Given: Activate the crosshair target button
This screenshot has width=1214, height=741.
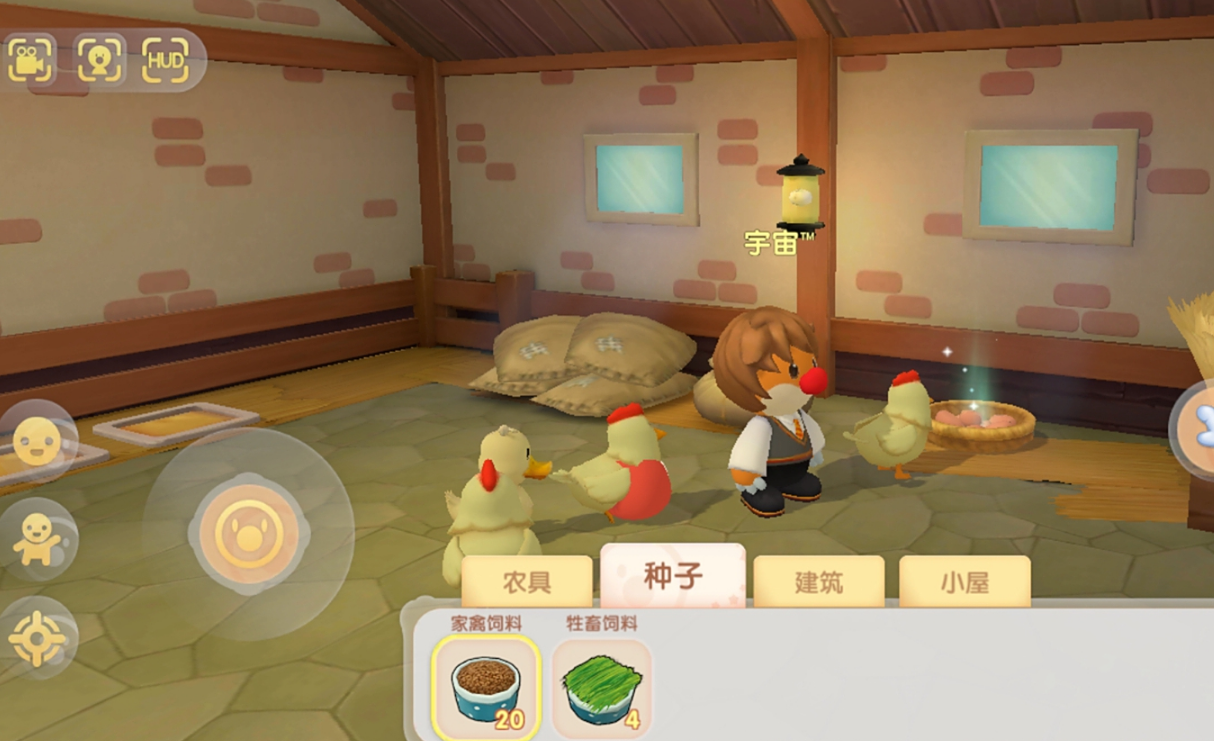Looking at the screenshot, I should click(37, 637).
